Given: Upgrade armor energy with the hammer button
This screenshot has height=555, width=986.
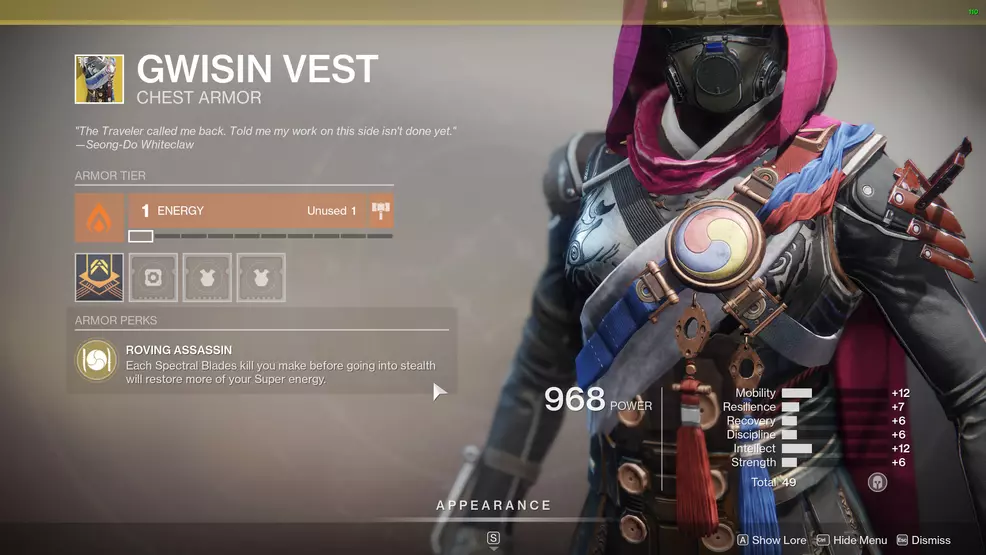Looking at the screenshot, I should click(x=381, y=212).
